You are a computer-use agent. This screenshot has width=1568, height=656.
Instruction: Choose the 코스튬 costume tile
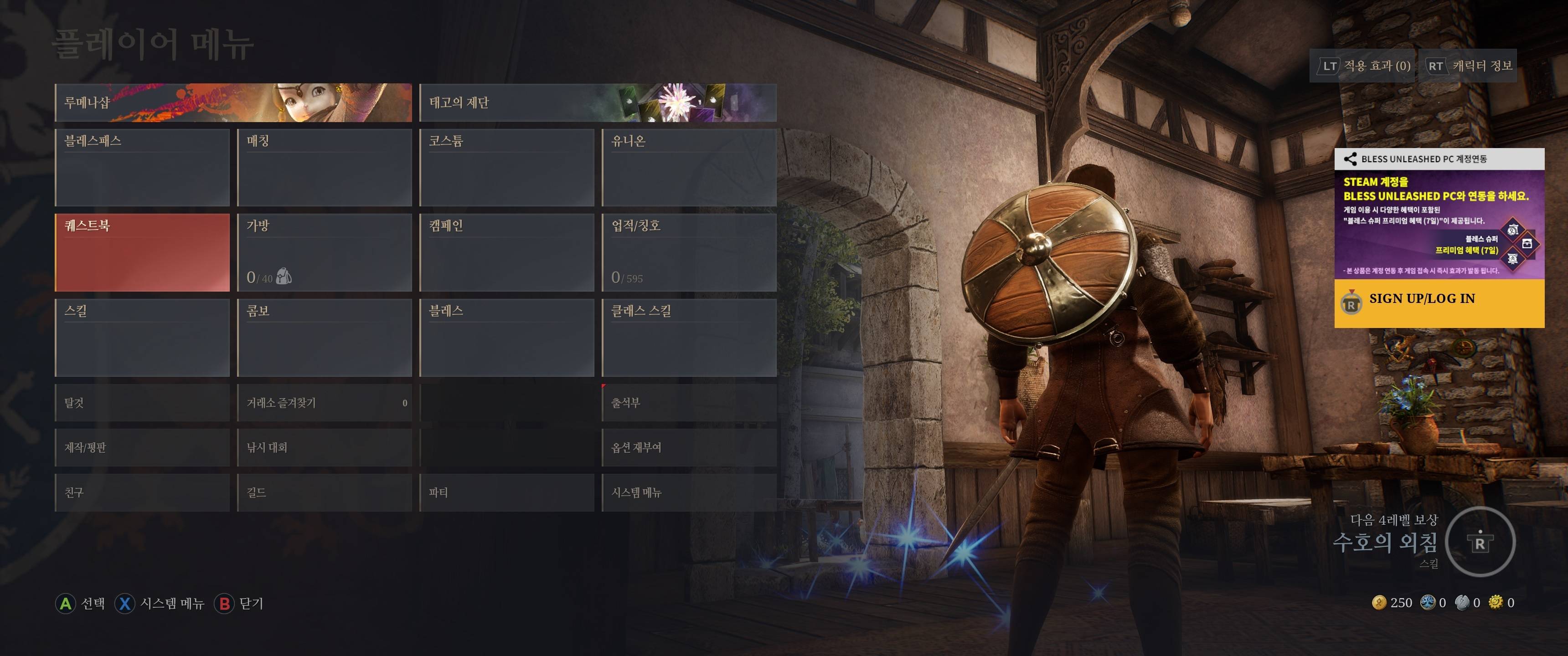tap(506, 167)
